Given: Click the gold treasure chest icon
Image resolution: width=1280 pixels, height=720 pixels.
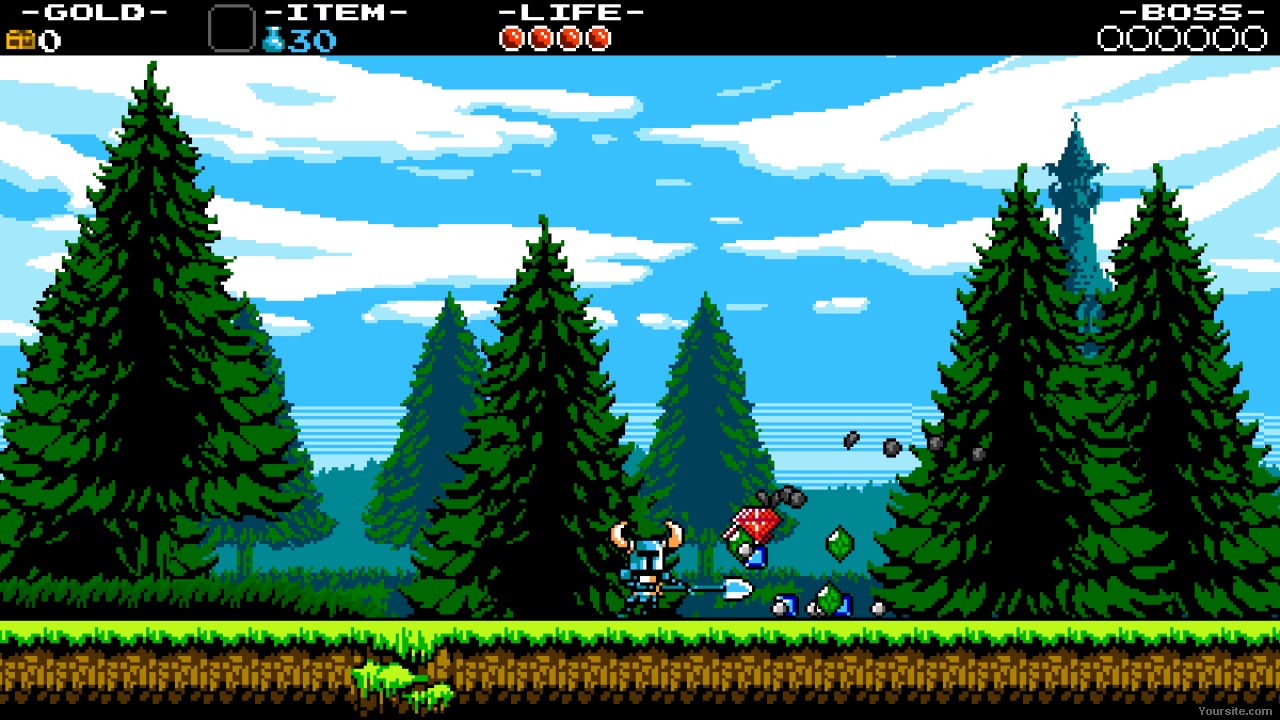Looking at the screenshot, I should (x=20, y=40).
